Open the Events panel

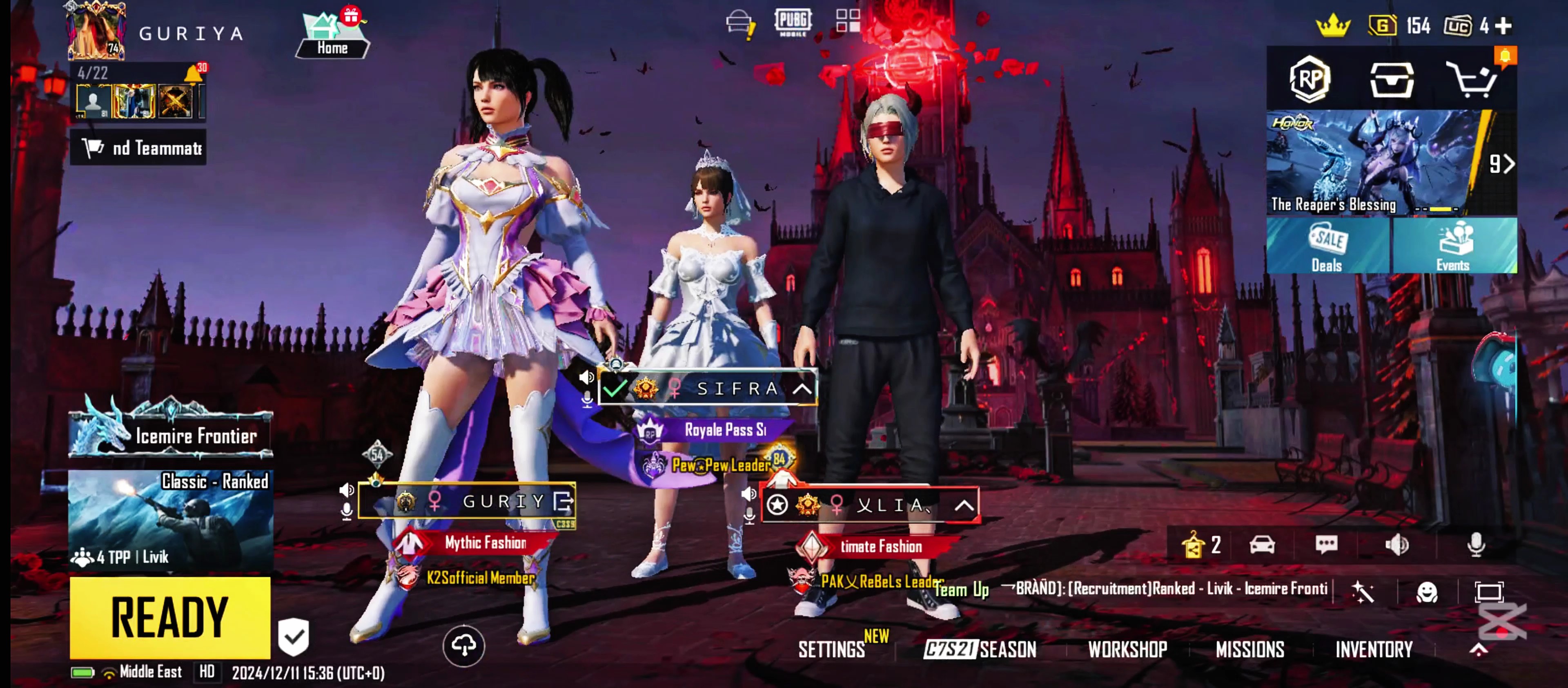(x=1454, y=246)
